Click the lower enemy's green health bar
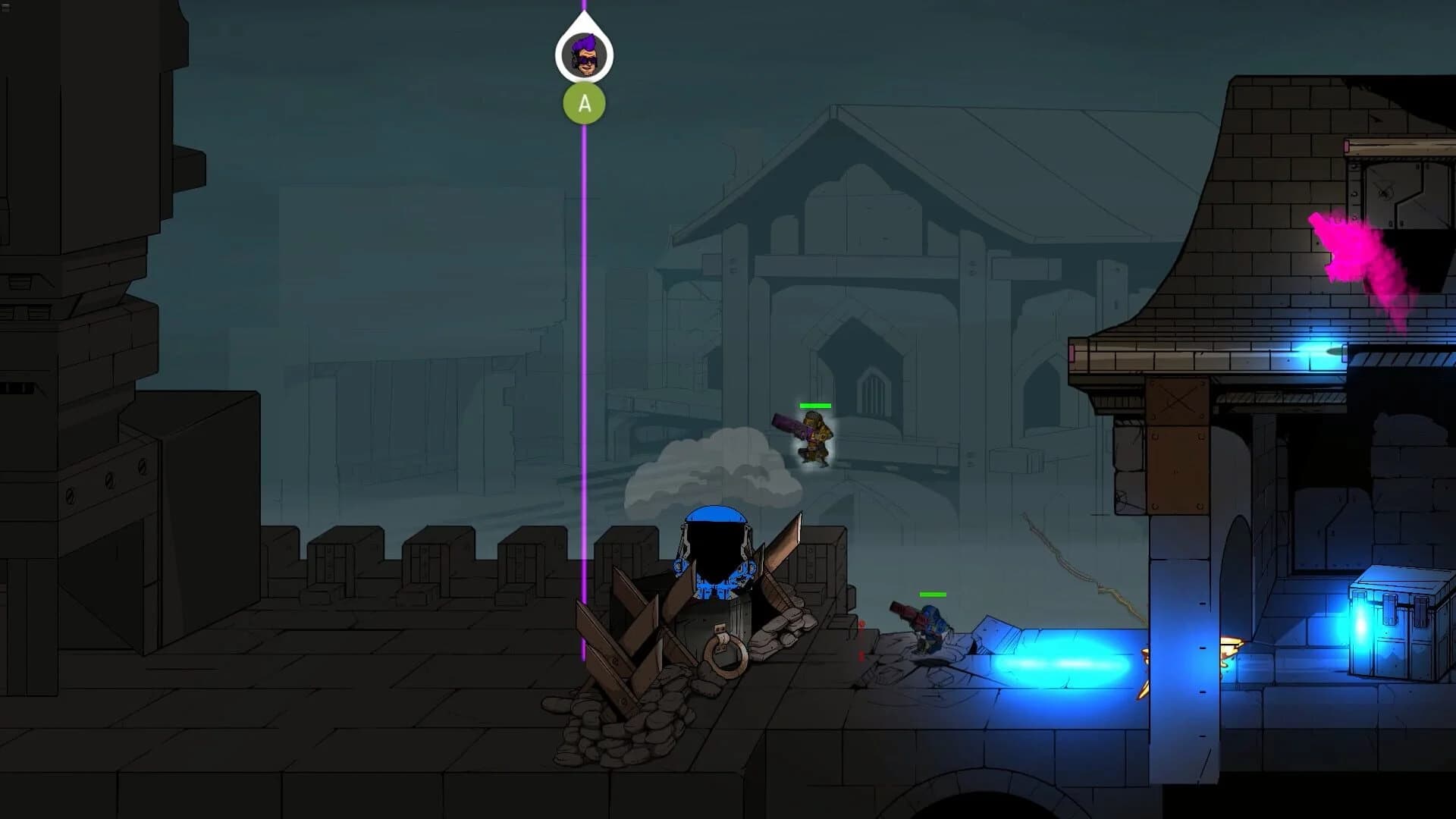 pos(931,595)
